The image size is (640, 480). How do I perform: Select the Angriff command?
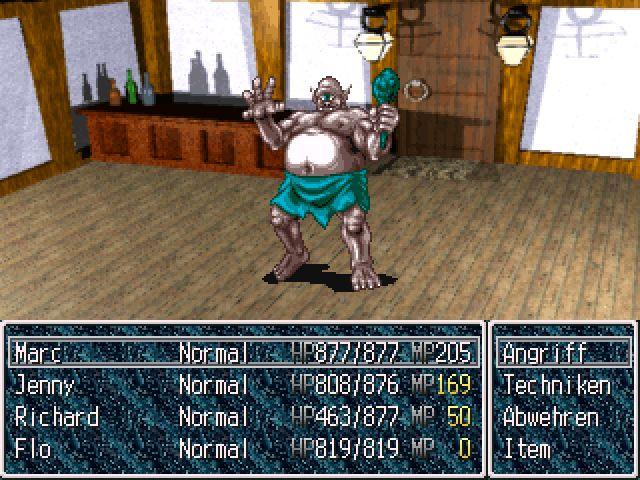click(545, 353)
